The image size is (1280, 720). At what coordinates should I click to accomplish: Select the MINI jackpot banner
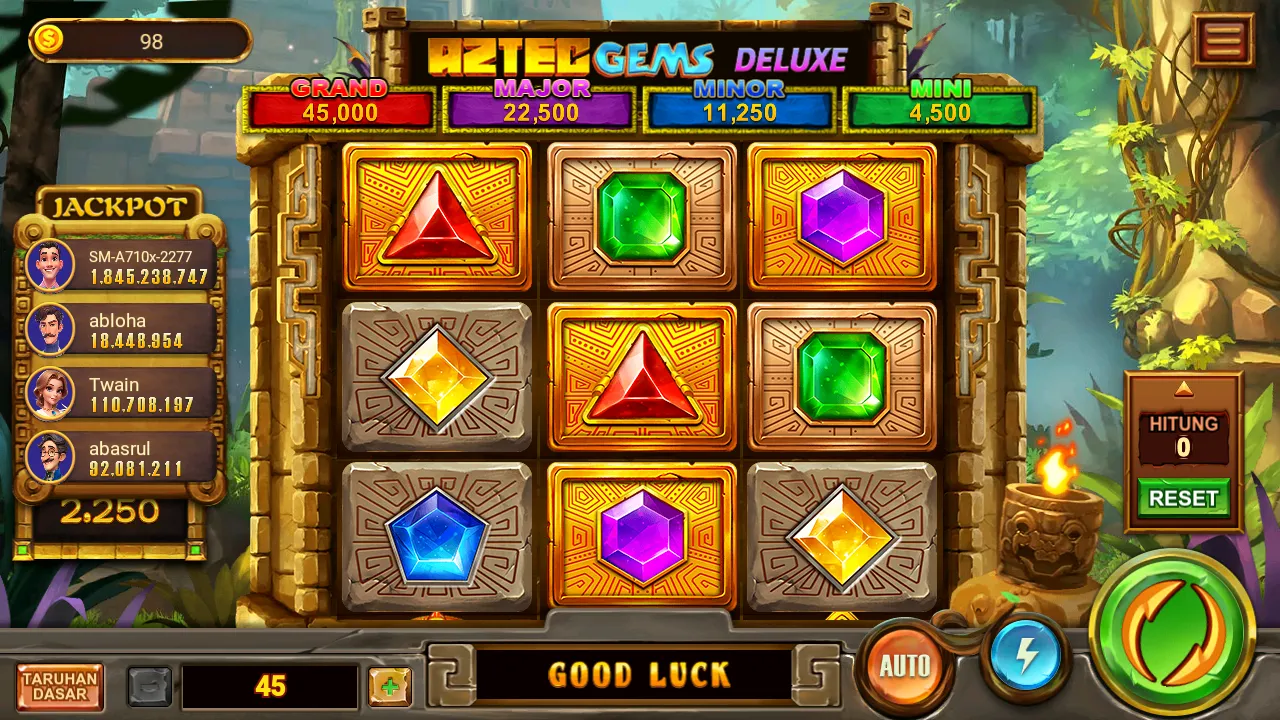[935, 103]
